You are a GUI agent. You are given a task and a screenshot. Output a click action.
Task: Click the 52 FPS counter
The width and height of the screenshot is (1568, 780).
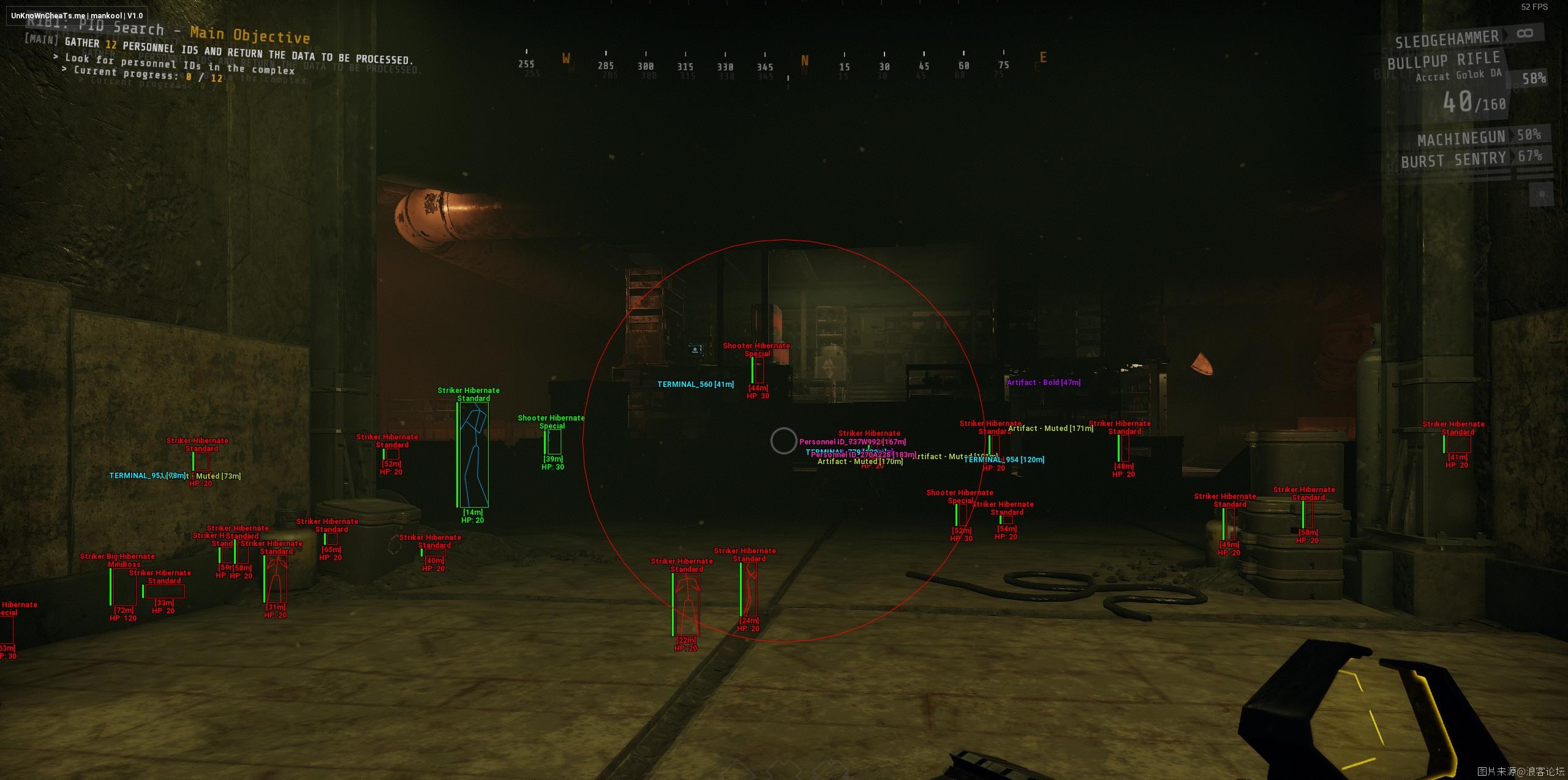click(x=1534, y=8)
